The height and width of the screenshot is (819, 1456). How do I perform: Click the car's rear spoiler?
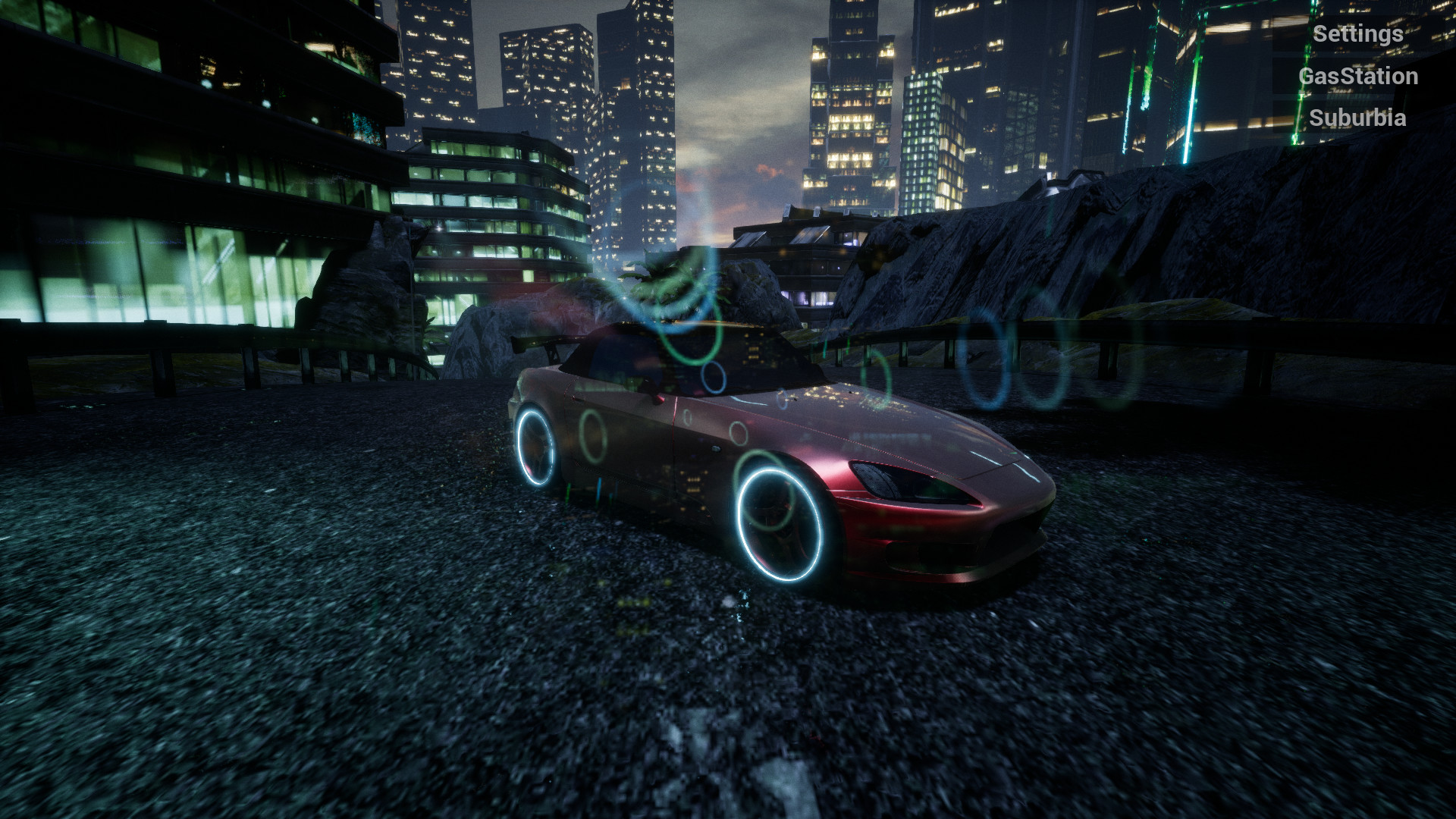(x=543, y=345)
